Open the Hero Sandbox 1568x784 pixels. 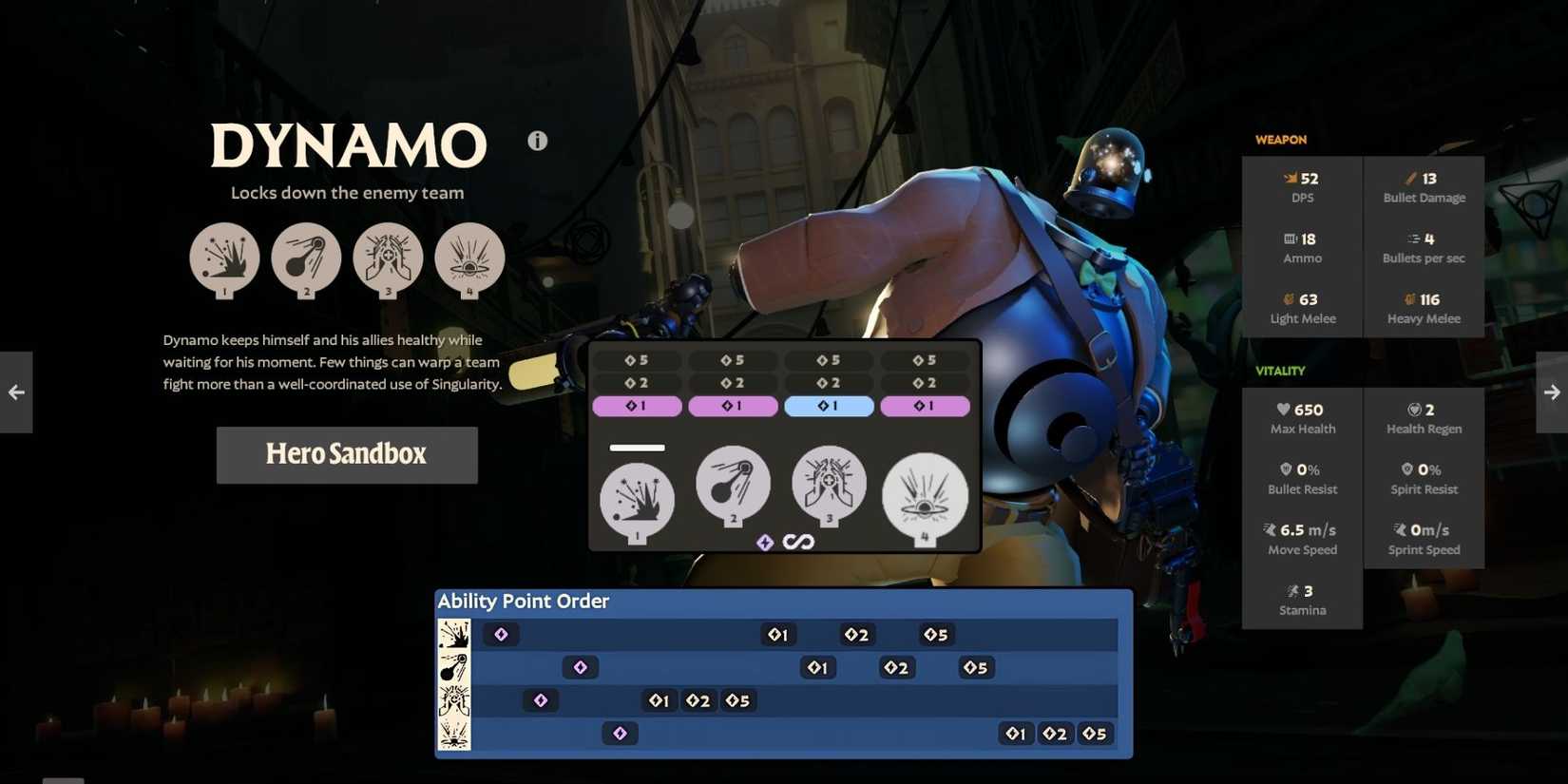click(x=347, y=454)
